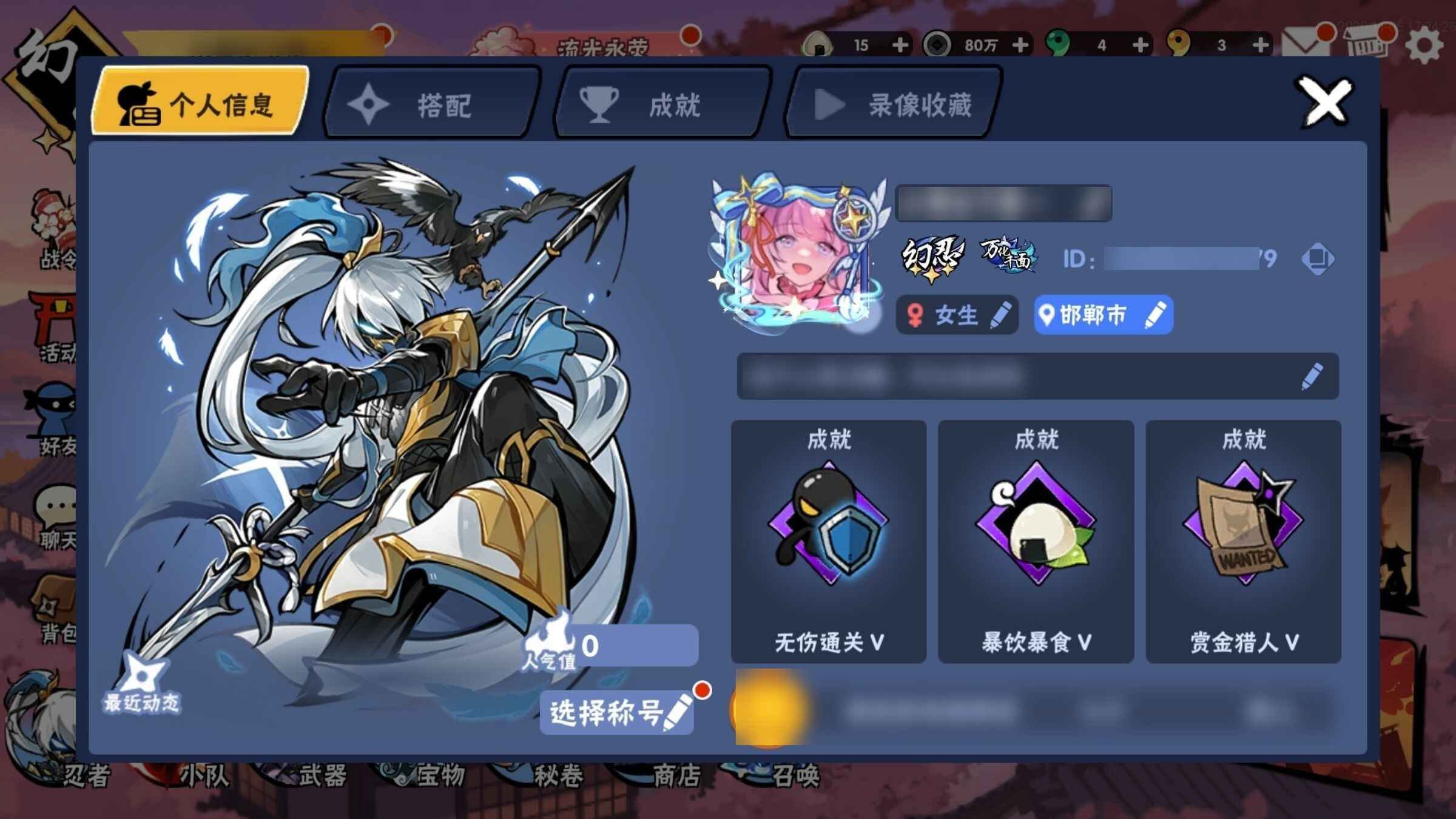Image resolution: width=1456 pixels, height=819 pixels.
Task: Select the 暴饮暴食 rice ball achievement
Action: tap(1036, 541)
